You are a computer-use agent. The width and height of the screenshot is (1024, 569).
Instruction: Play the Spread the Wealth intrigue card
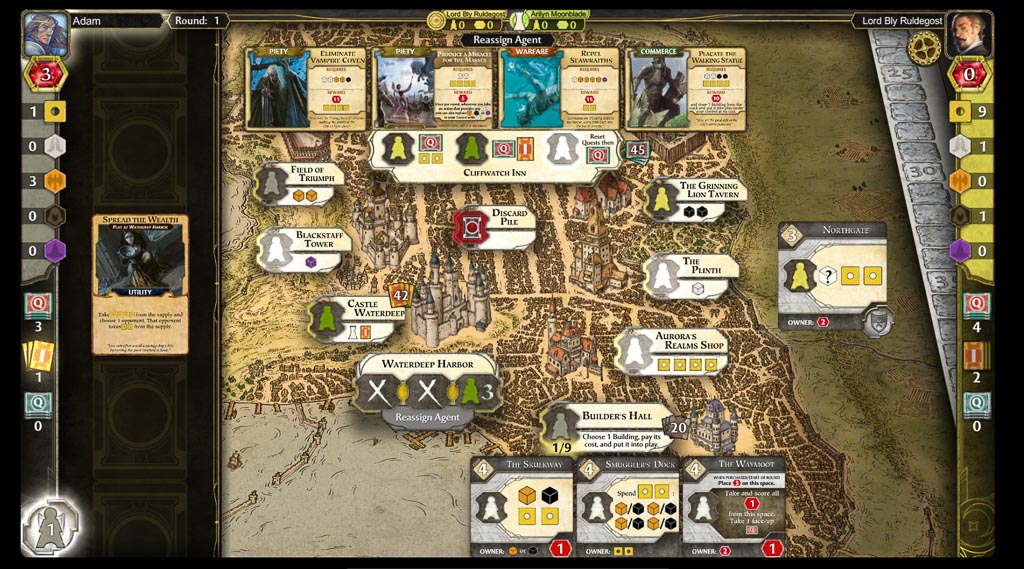pyautogui.click(x=140, y=284)
